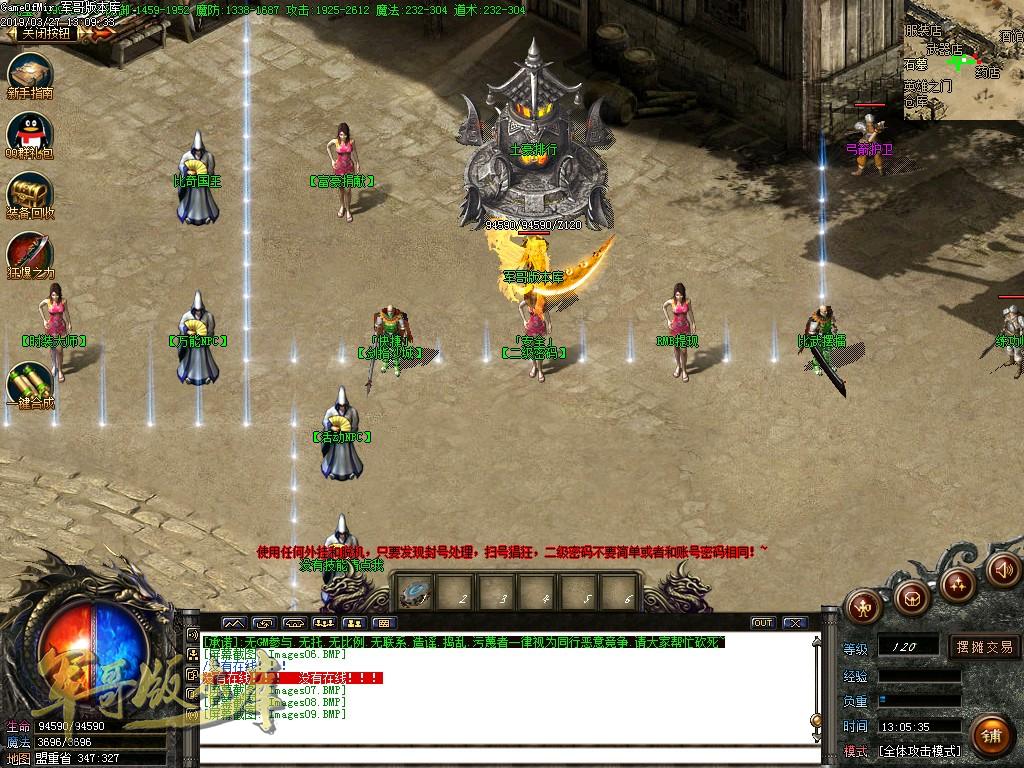Viewport: 1024px width, 768px height.
Task: Open the minimap in the corner
Action: point(963,60)
